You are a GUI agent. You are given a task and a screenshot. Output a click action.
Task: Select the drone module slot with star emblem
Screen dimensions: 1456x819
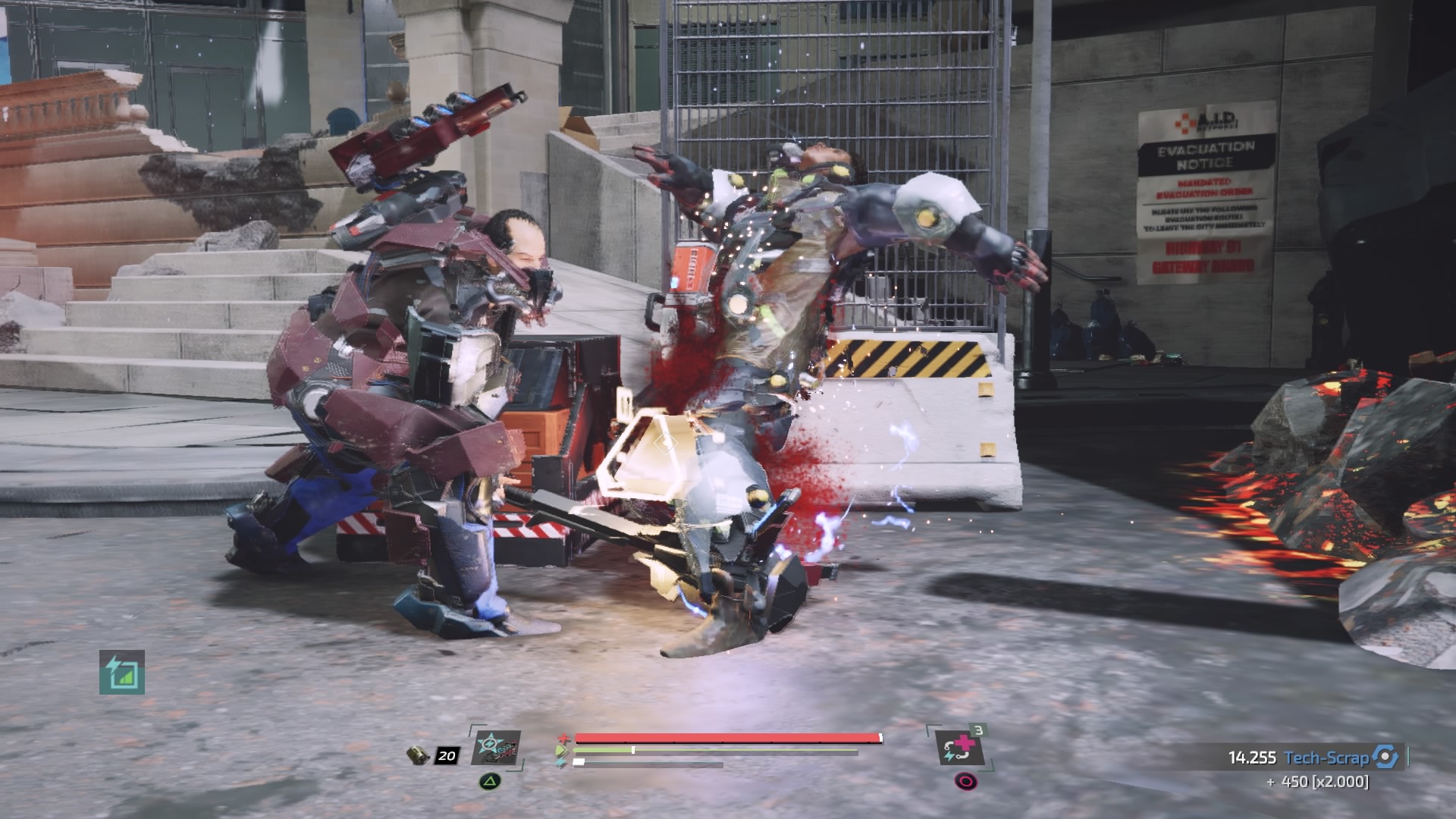(496, 748)
